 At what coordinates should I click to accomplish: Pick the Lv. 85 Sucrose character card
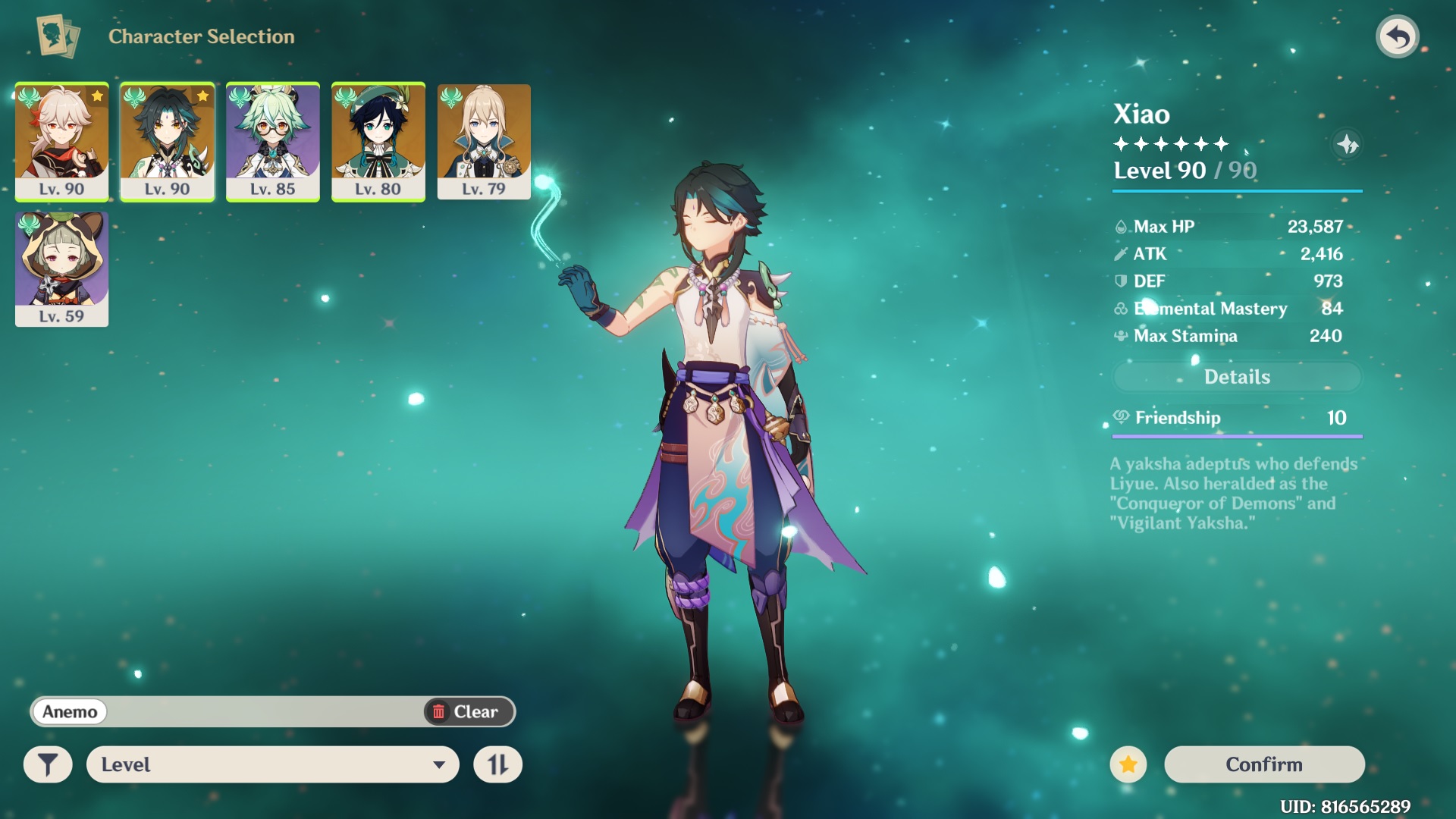[x=272, y=141]
